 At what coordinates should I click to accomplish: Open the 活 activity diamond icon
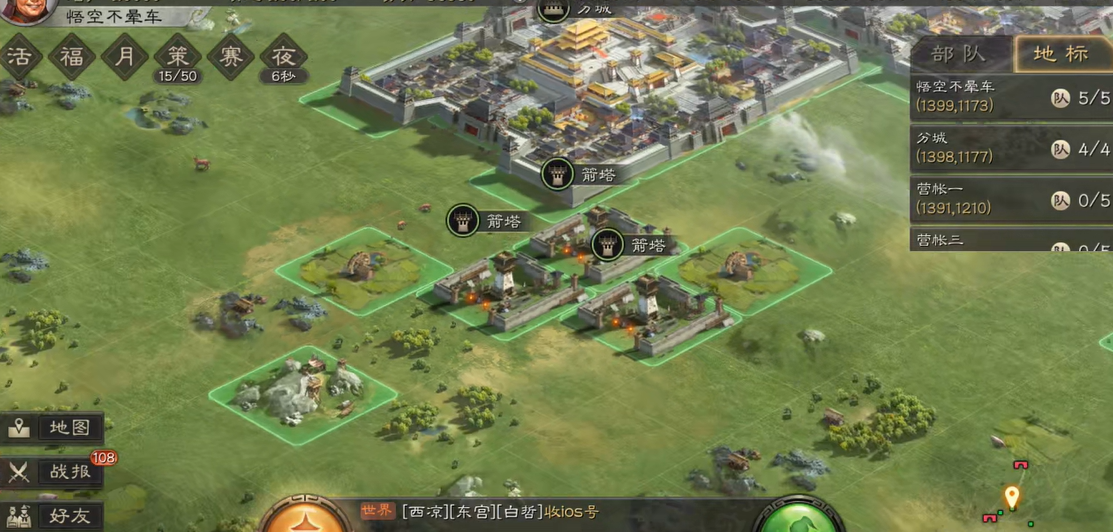tap(20, 56)
